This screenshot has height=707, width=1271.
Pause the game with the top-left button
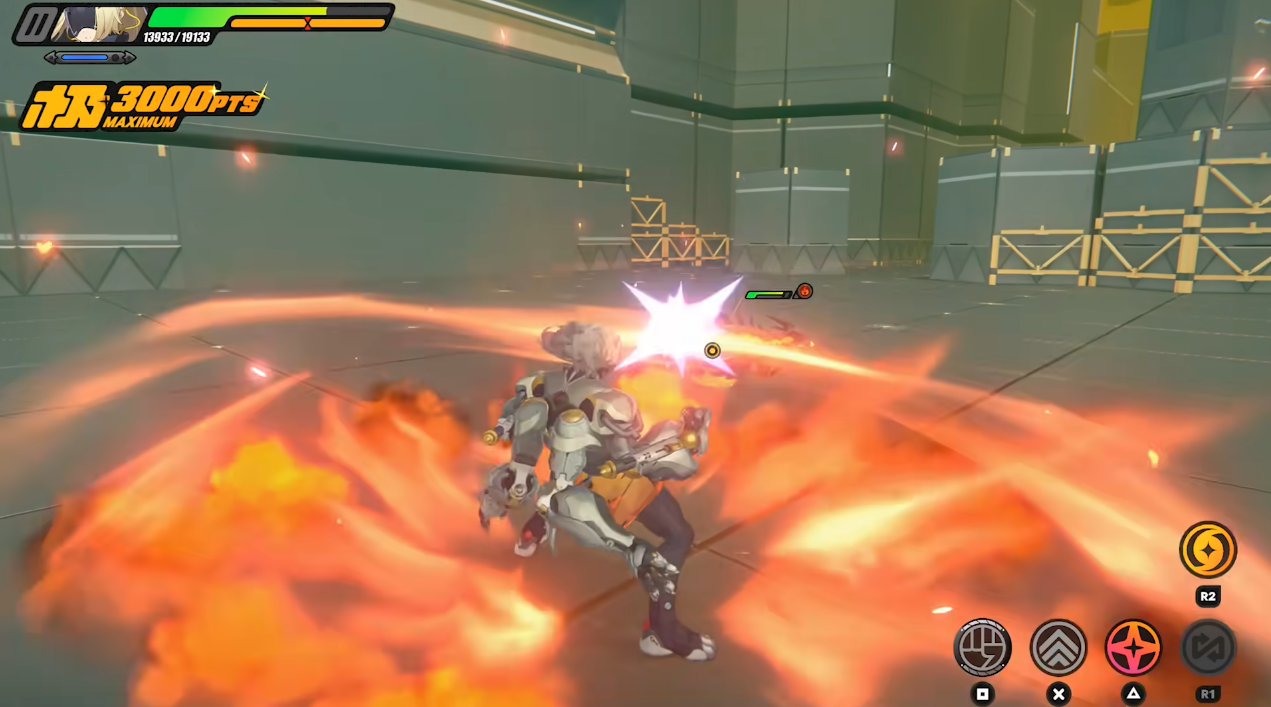click(x=37, y=23)
